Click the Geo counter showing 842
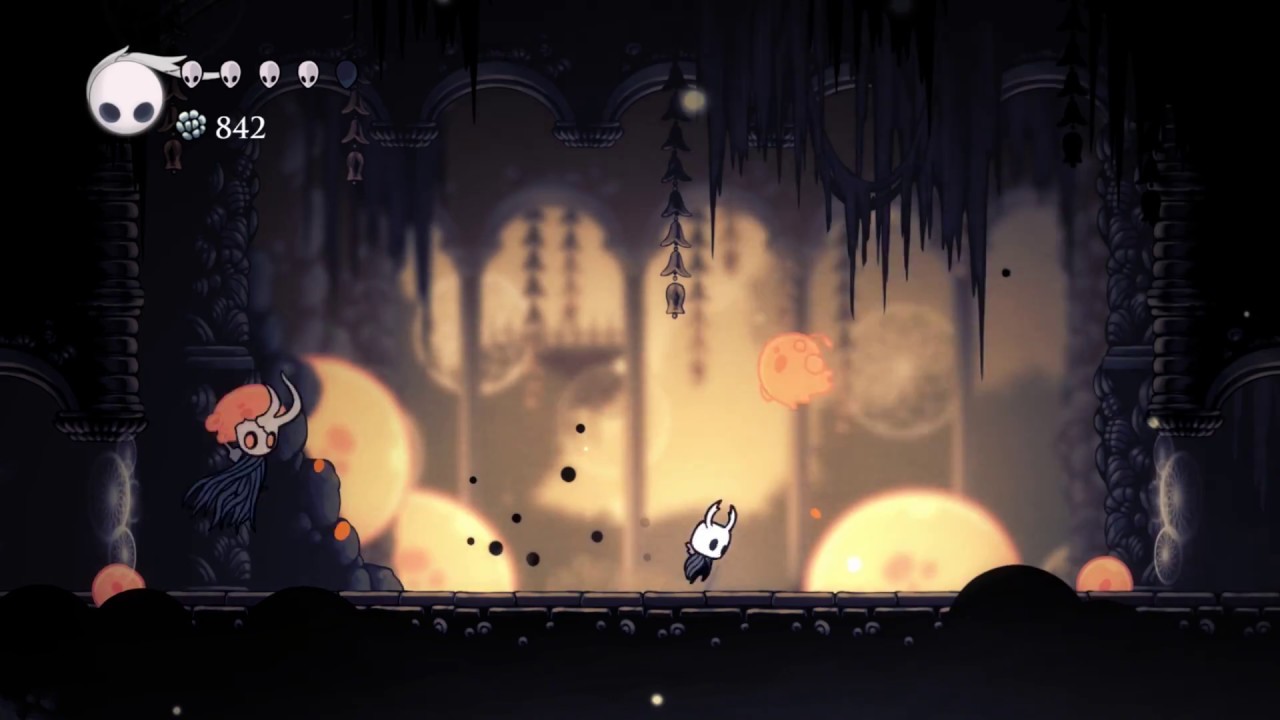Viewport: 1280px width, 720px height. (x=240, y=128)
